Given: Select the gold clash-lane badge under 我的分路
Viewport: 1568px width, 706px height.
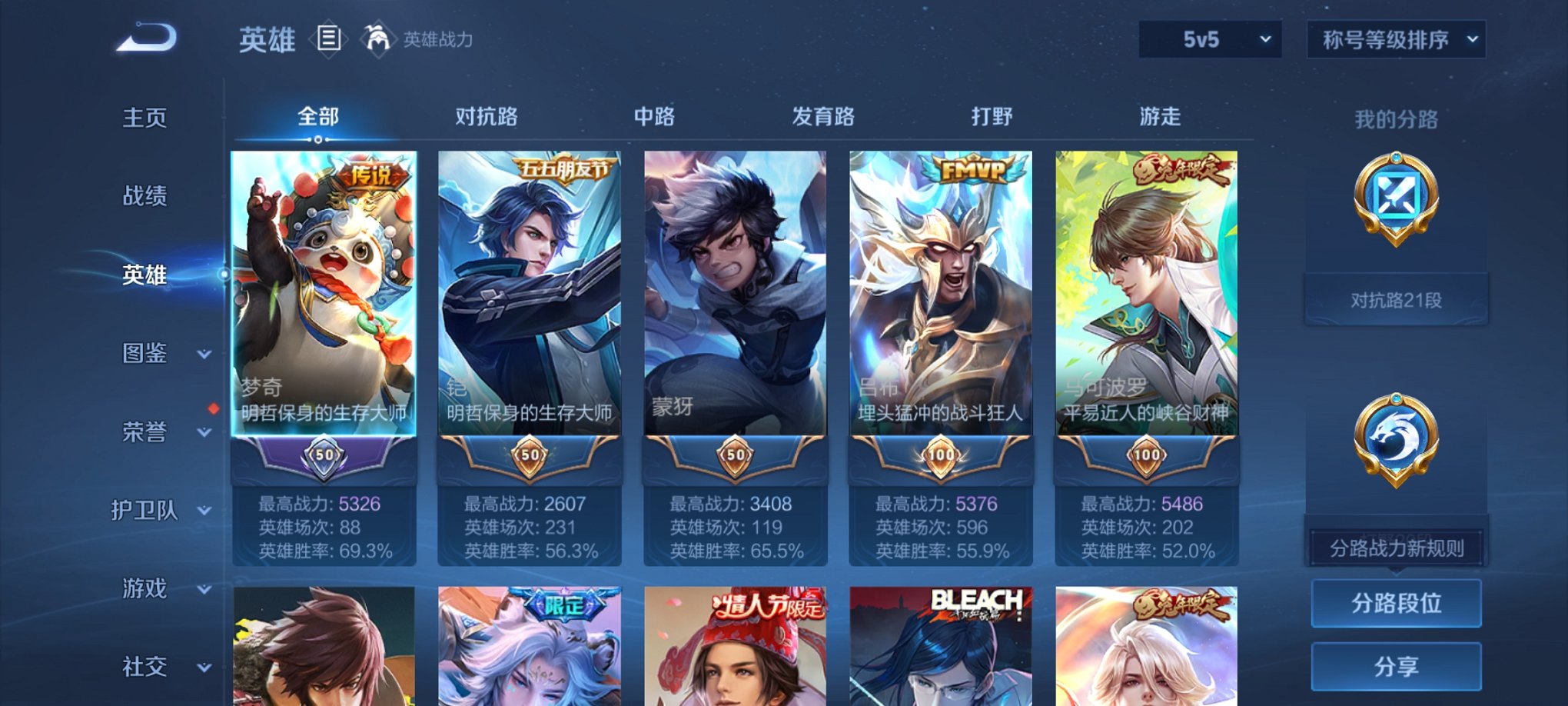Looking at the screenshot, I should pos(1397,198).
